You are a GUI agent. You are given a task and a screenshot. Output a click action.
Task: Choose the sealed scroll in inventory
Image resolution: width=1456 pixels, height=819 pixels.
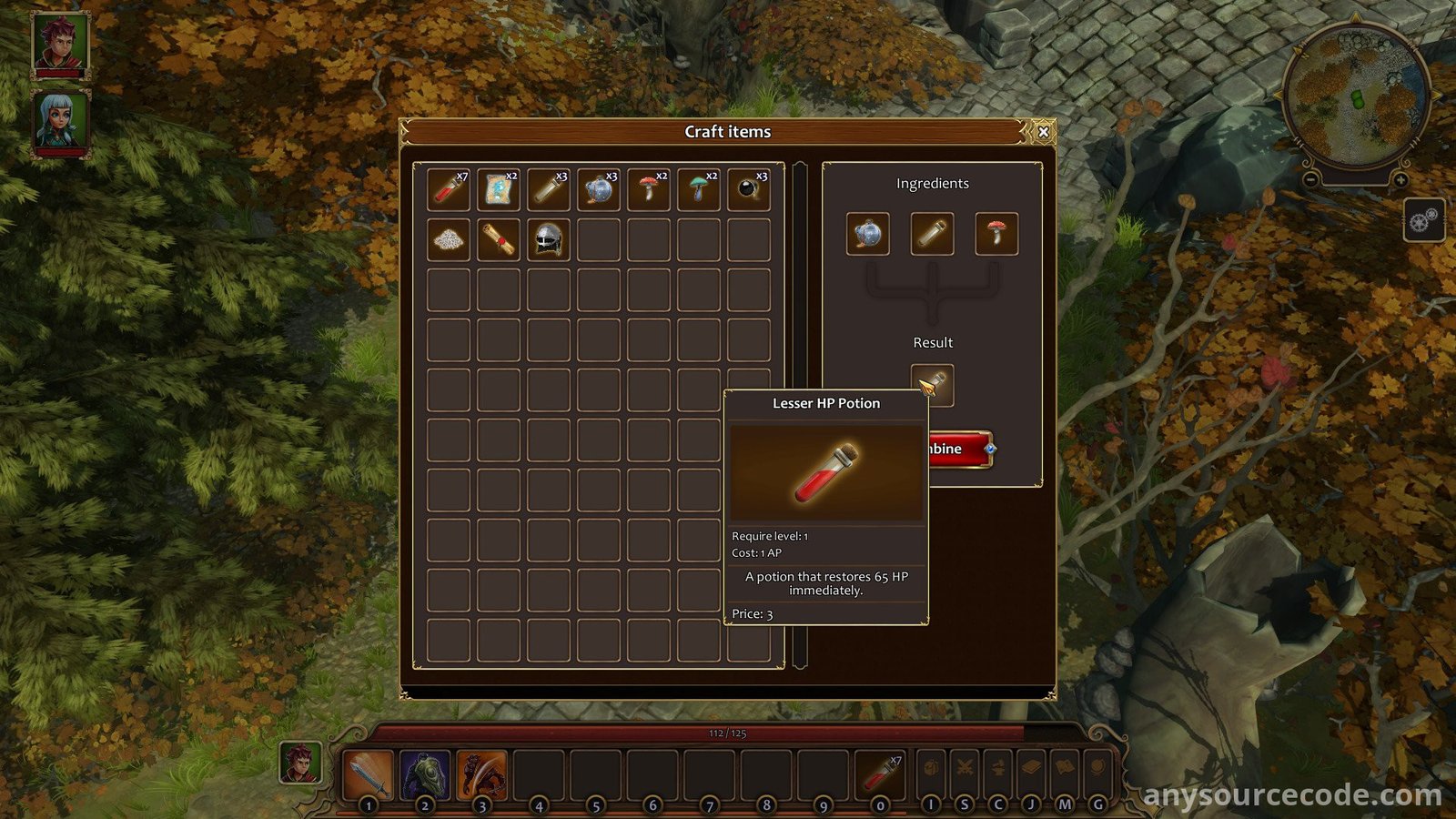(499, 239)
